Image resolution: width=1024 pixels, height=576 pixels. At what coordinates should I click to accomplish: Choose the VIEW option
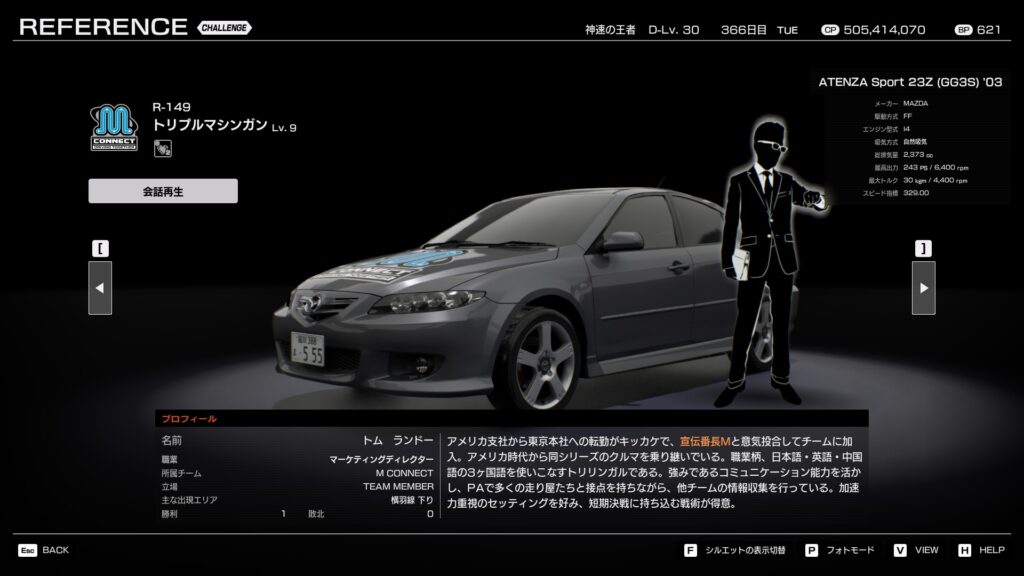917,550
